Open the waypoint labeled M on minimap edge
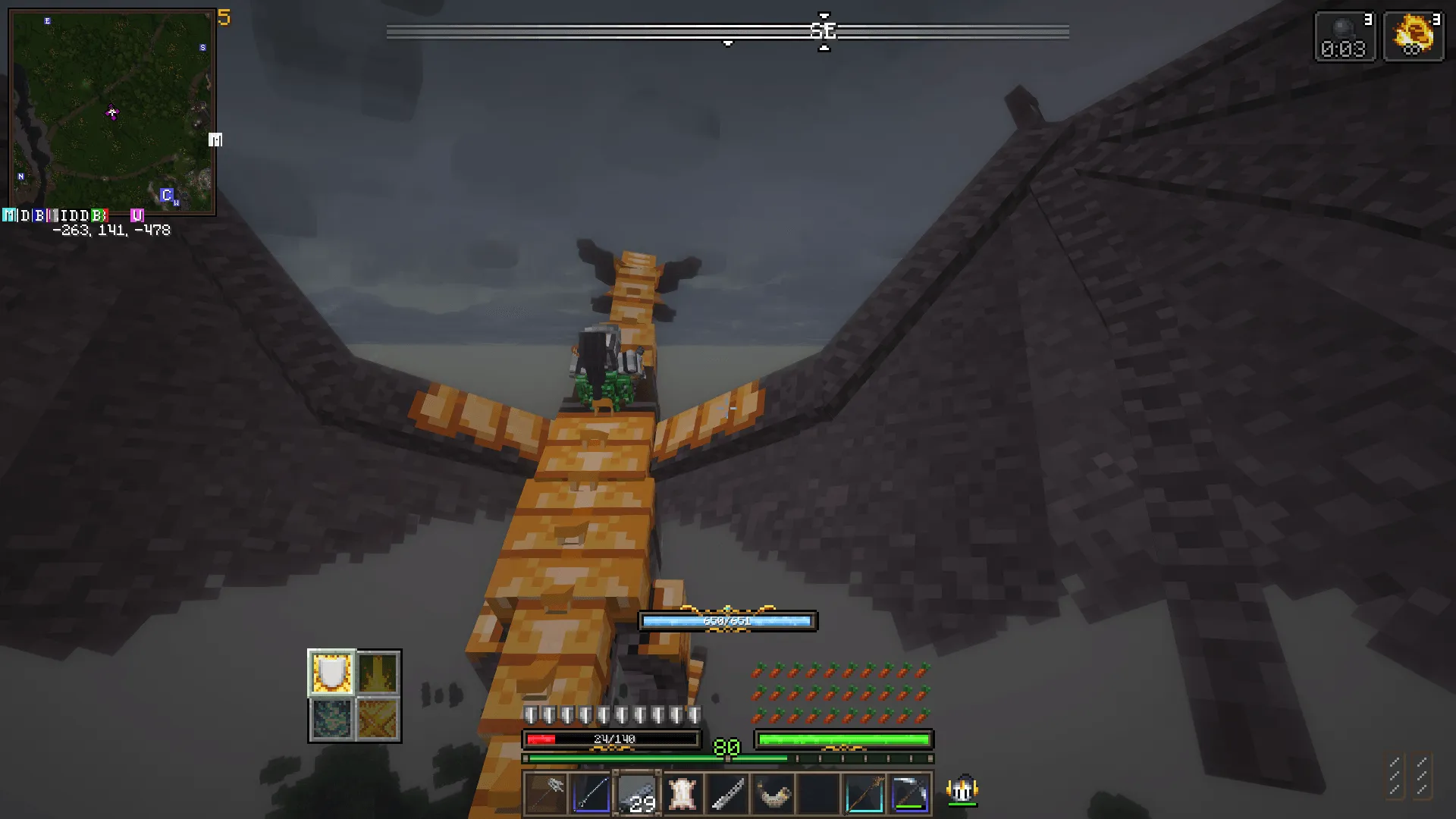1456x819 pixels. coord(215,140)
